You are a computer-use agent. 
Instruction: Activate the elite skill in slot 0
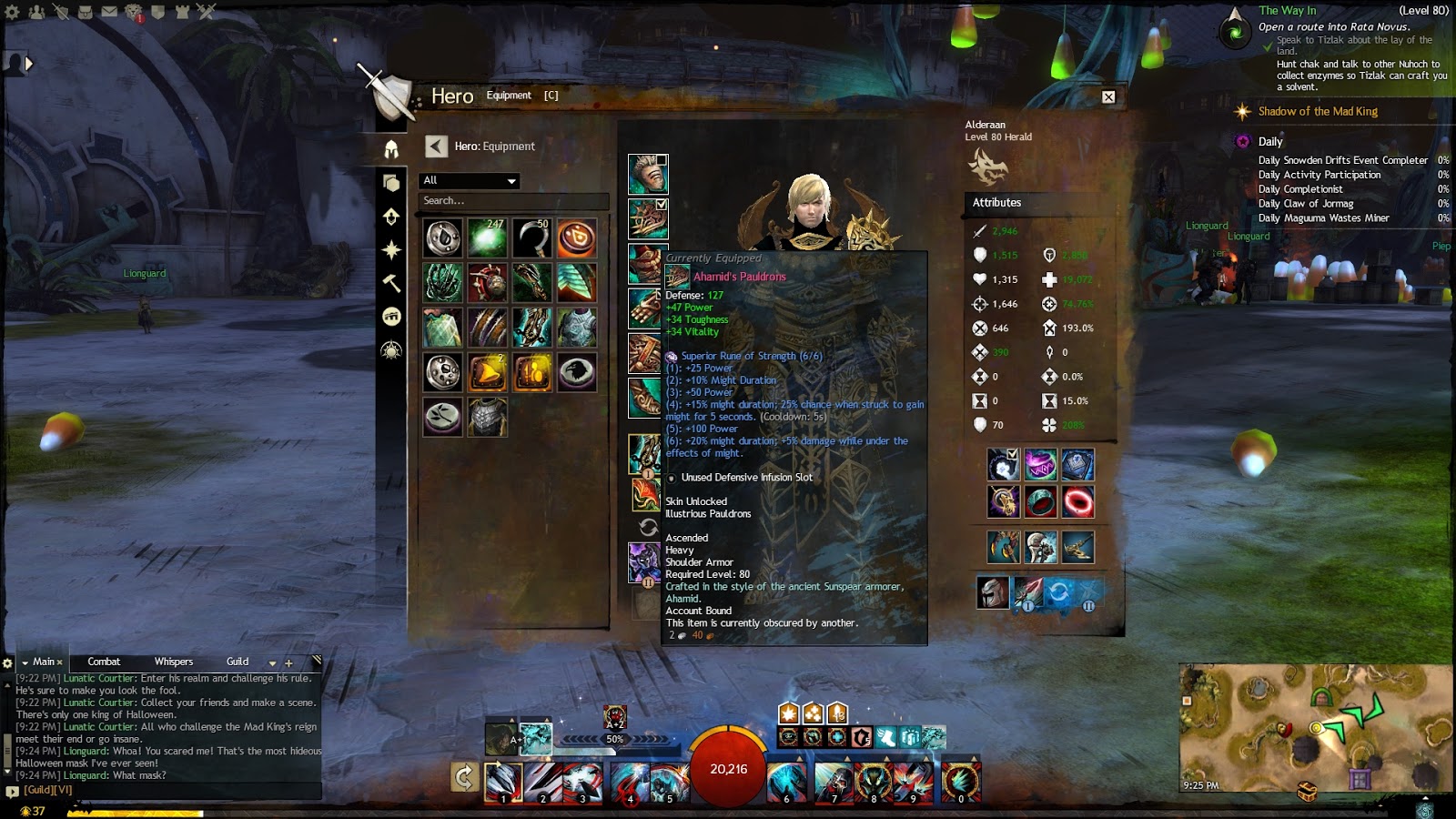[x=960, y=782]
